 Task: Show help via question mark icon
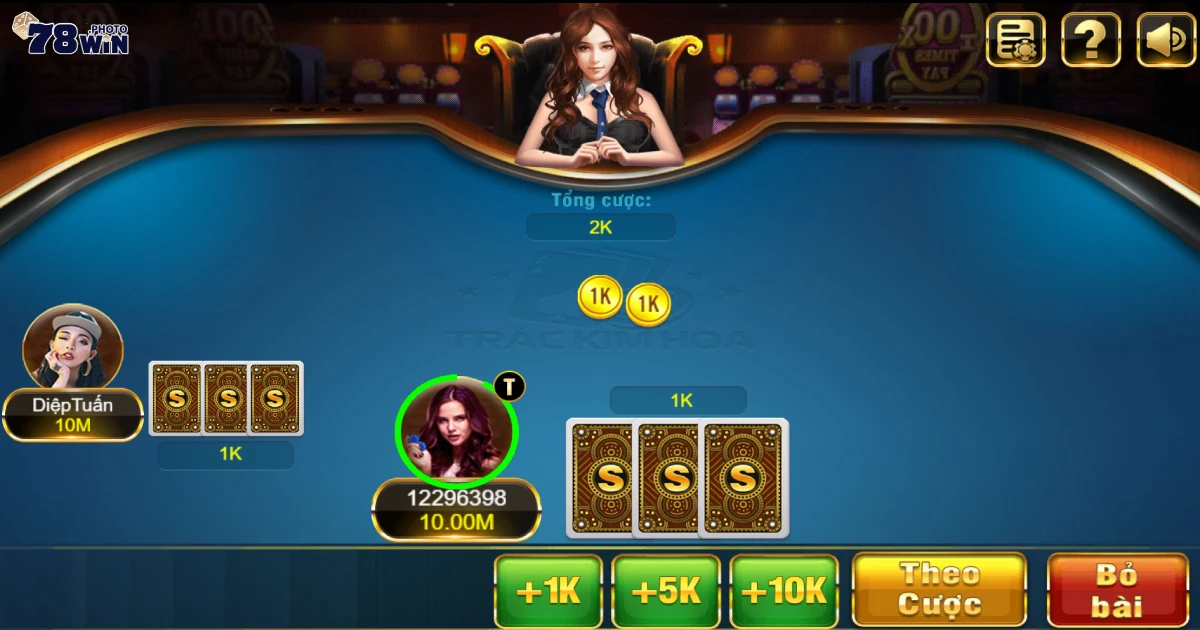[x=1090, y=40]
